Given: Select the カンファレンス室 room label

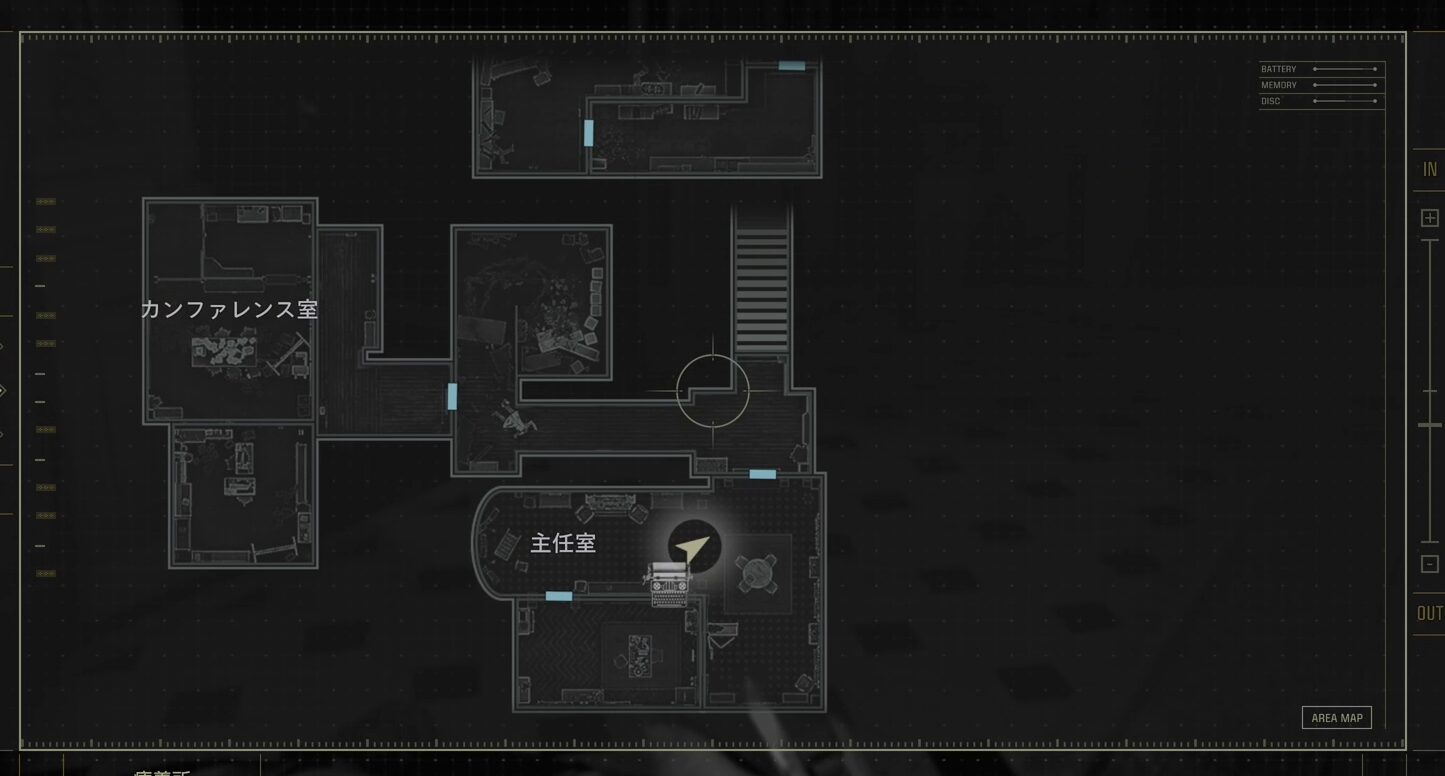Looking at the screenshot, I should coord(229,309).
